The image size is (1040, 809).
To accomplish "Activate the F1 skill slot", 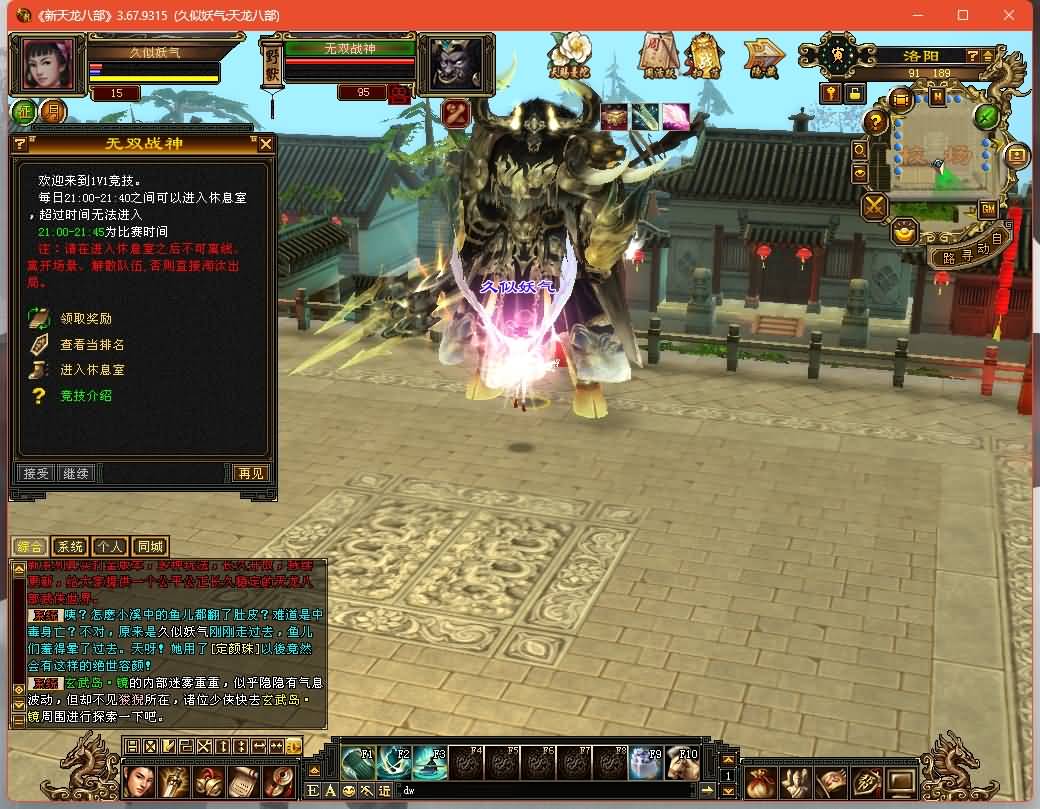I will (x=358, y=763).
